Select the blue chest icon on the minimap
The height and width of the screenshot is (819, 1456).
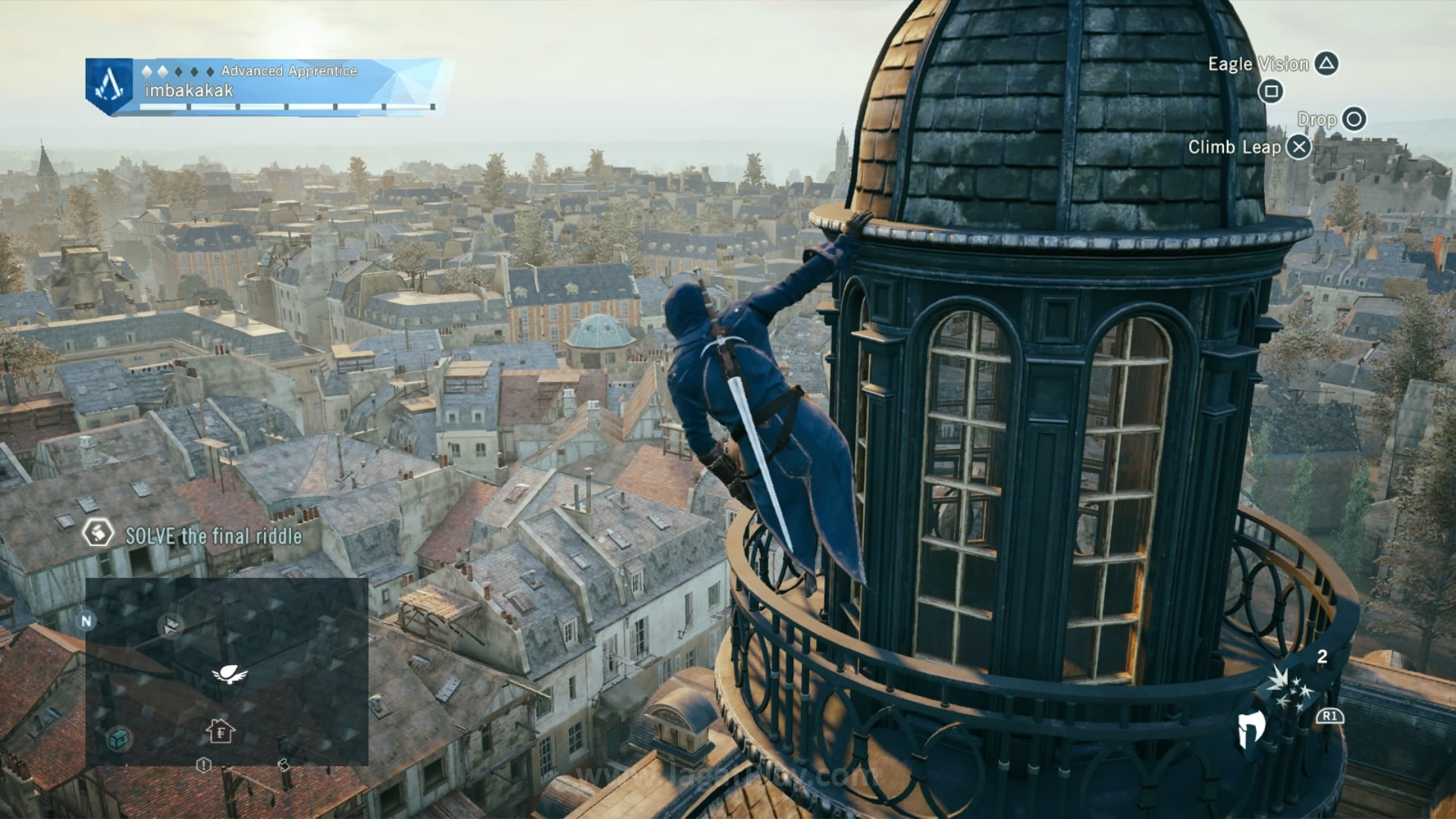point(119,737)
